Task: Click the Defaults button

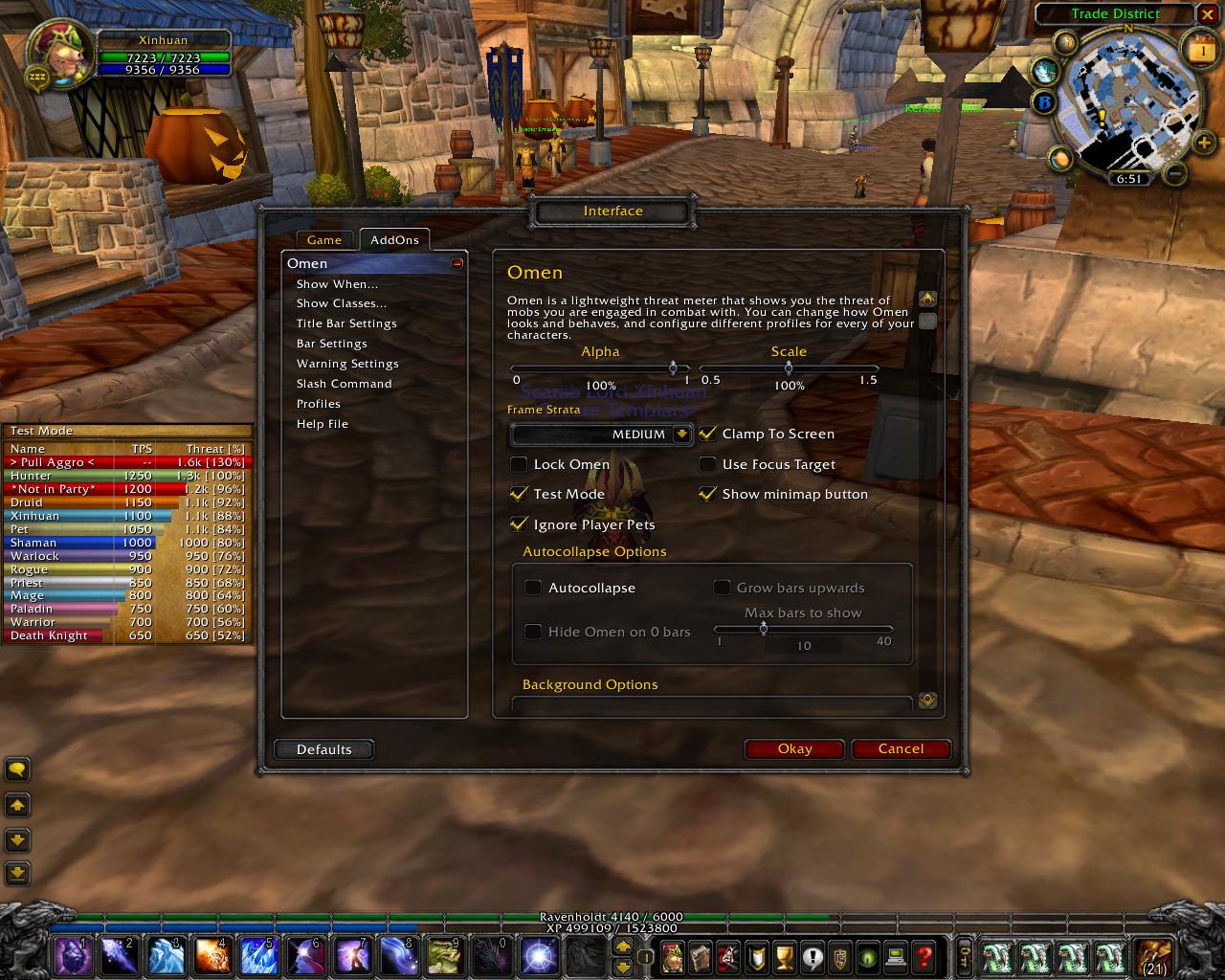Action: (323, 749)
